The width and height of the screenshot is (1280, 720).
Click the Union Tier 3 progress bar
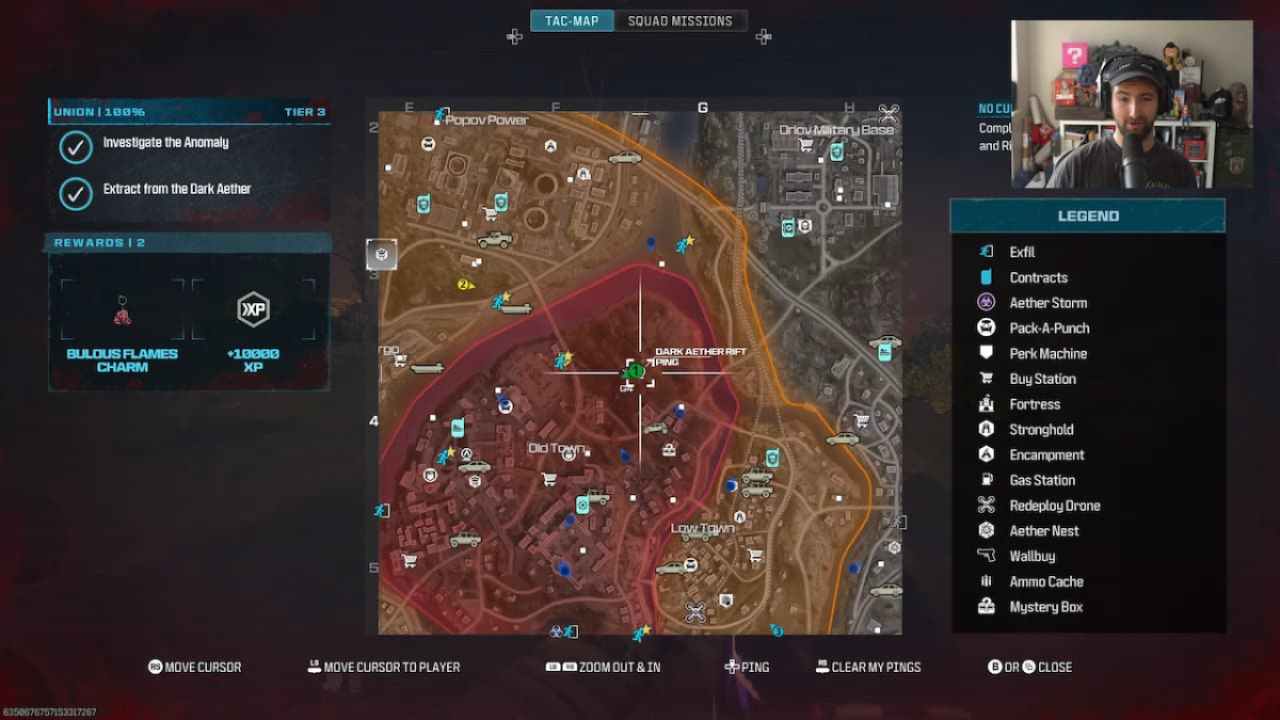point(188,111)
